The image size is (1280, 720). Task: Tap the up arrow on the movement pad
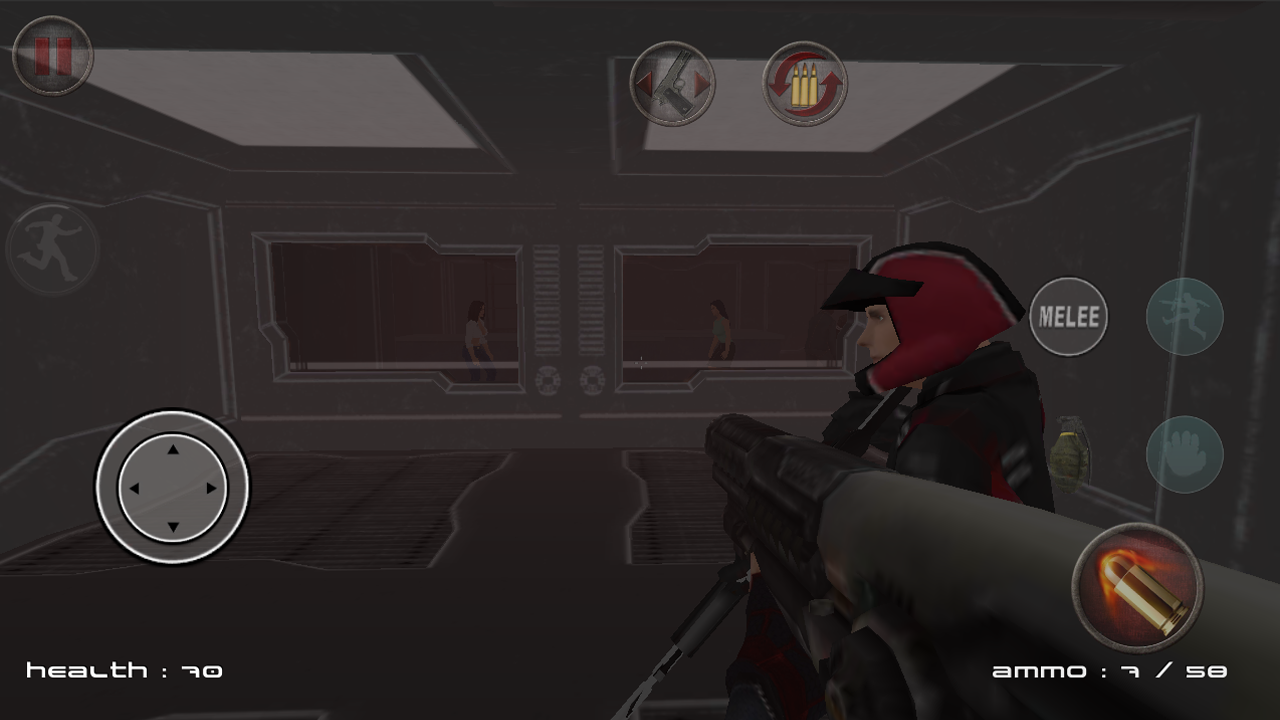click(171, 450)
